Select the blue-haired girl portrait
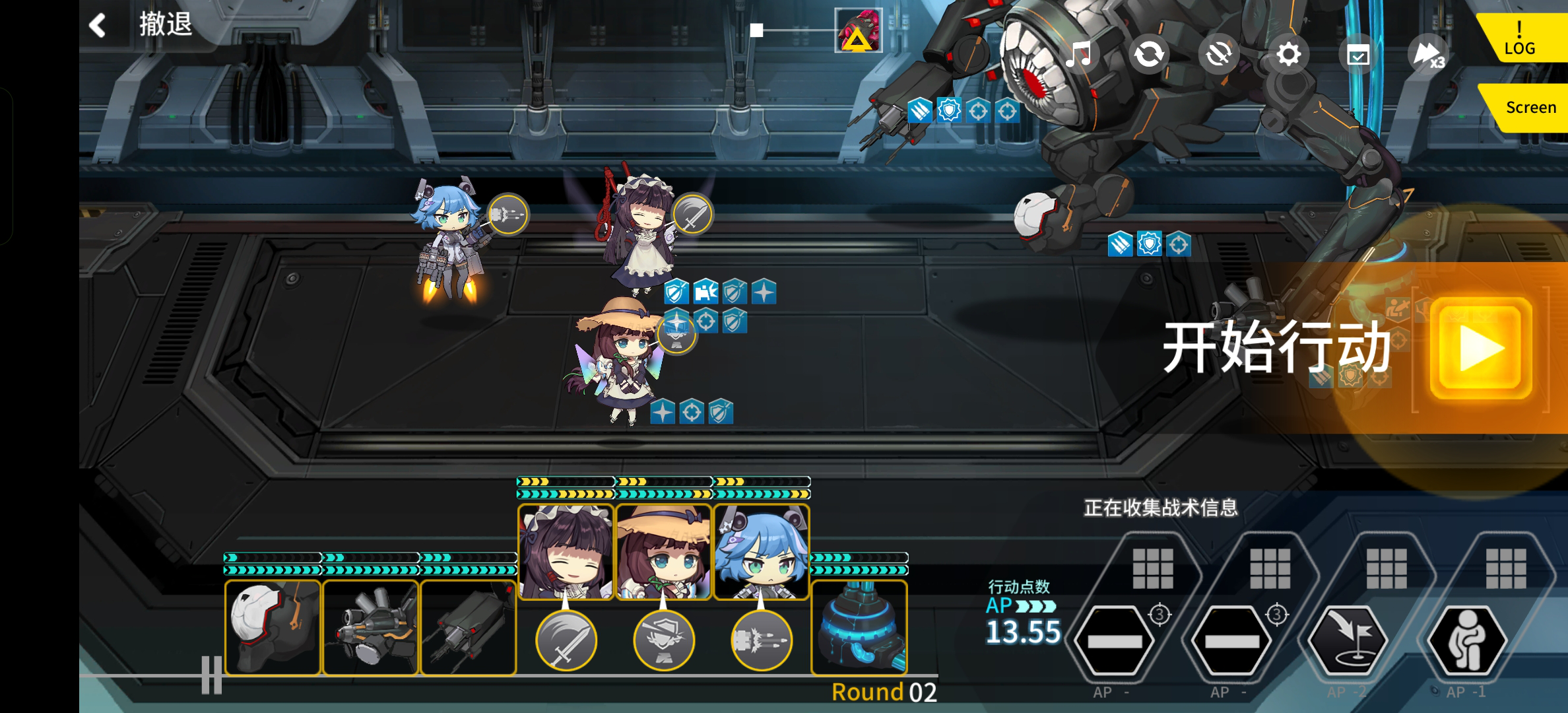Image resolution: width=1568 pixels, height=713 pixels. (x=762, y=552)
